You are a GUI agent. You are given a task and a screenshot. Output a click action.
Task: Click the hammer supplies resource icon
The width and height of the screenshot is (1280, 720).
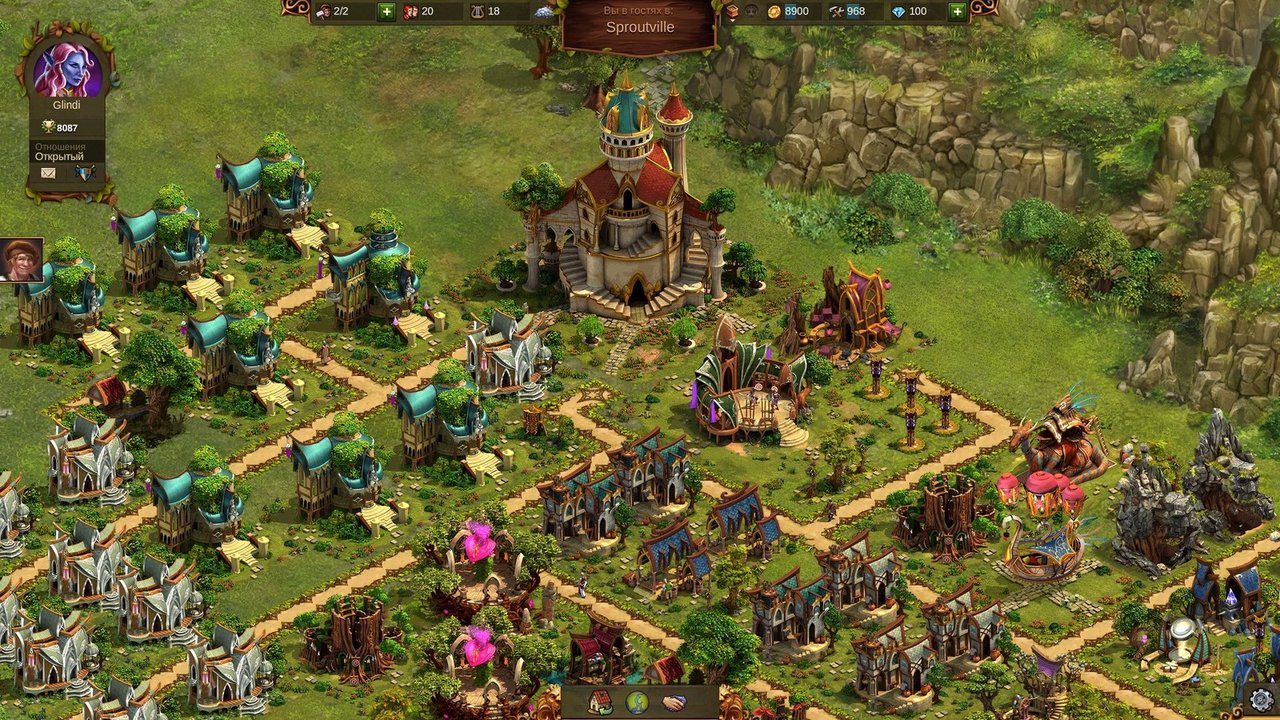point(836,12)
